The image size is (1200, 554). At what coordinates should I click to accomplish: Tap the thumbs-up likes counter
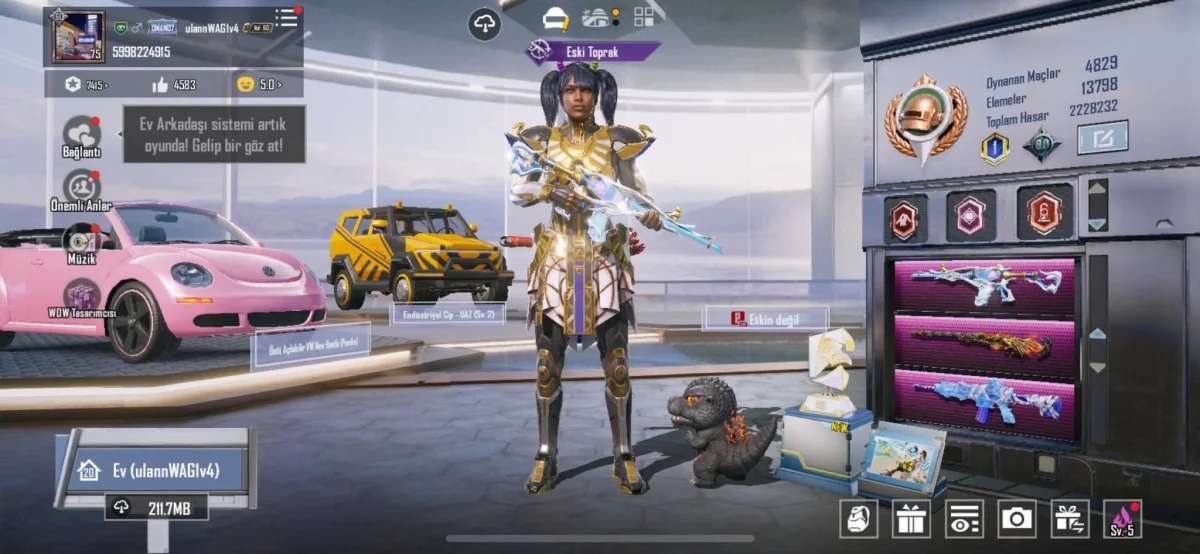pos(174,85)
